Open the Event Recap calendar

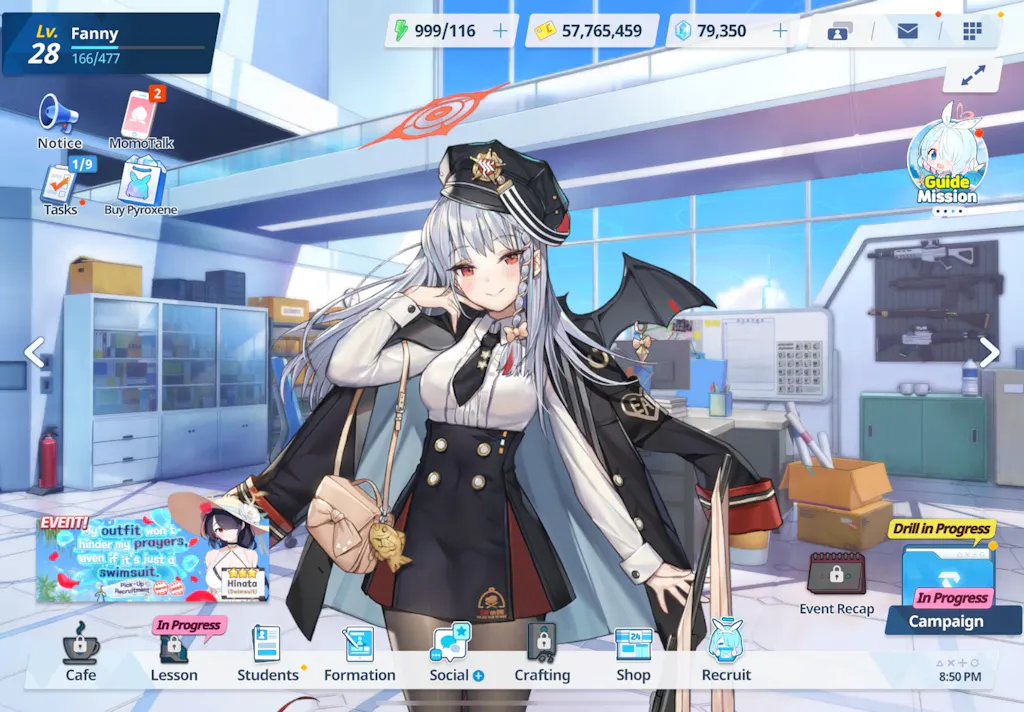point(836,580)
